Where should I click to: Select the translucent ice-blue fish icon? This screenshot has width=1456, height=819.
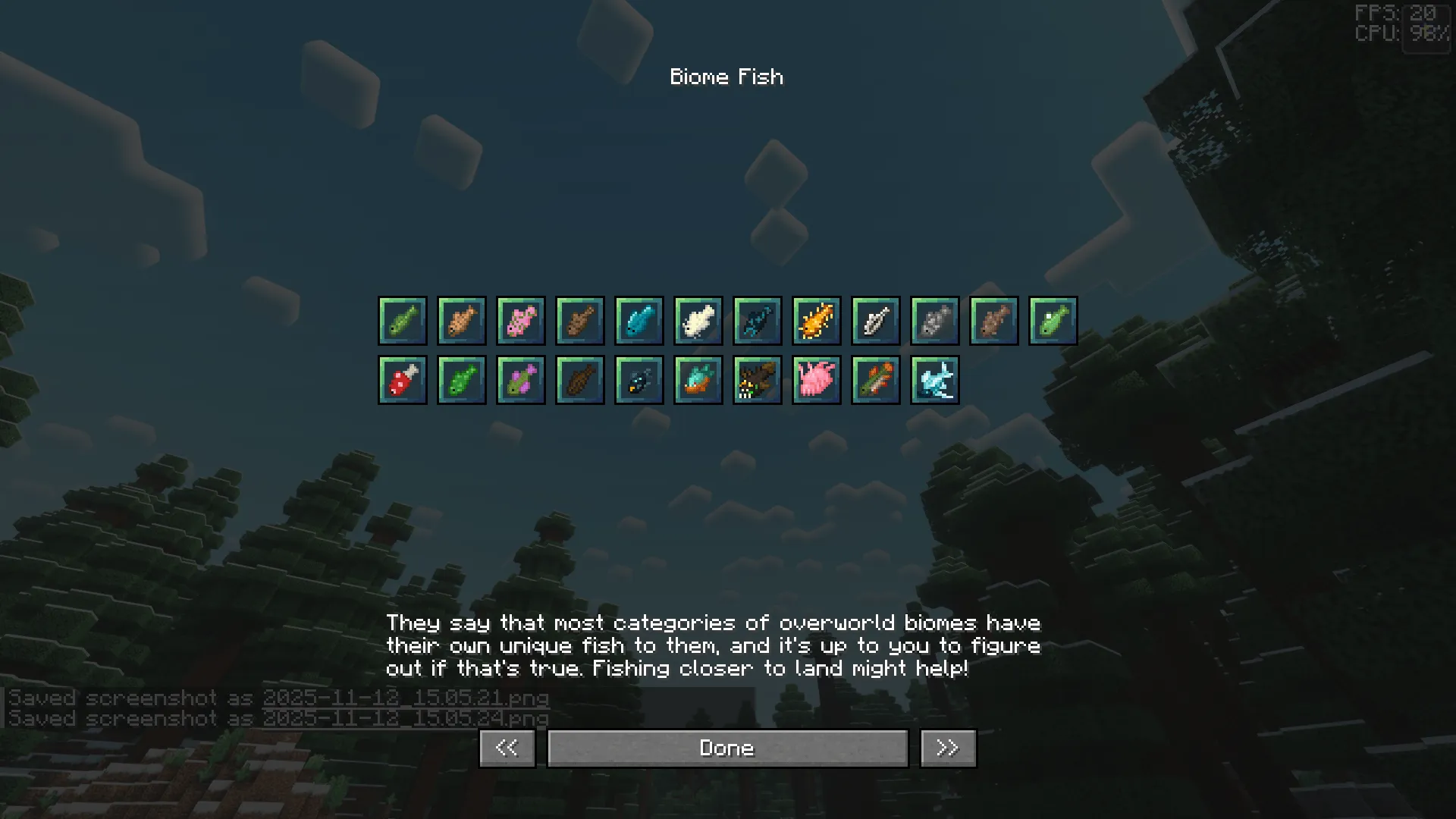tap(934, 379)
